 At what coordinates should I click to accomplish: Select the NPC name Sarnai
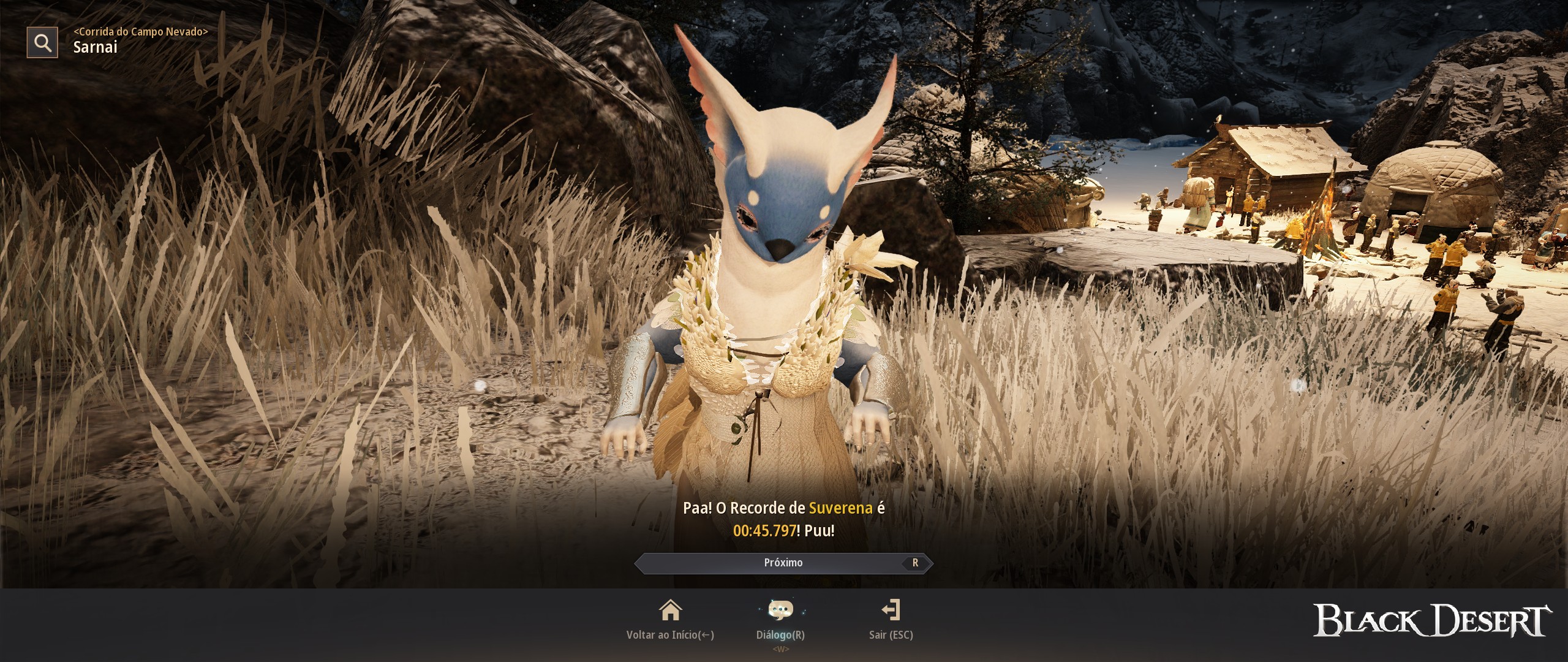coord(96,47)
